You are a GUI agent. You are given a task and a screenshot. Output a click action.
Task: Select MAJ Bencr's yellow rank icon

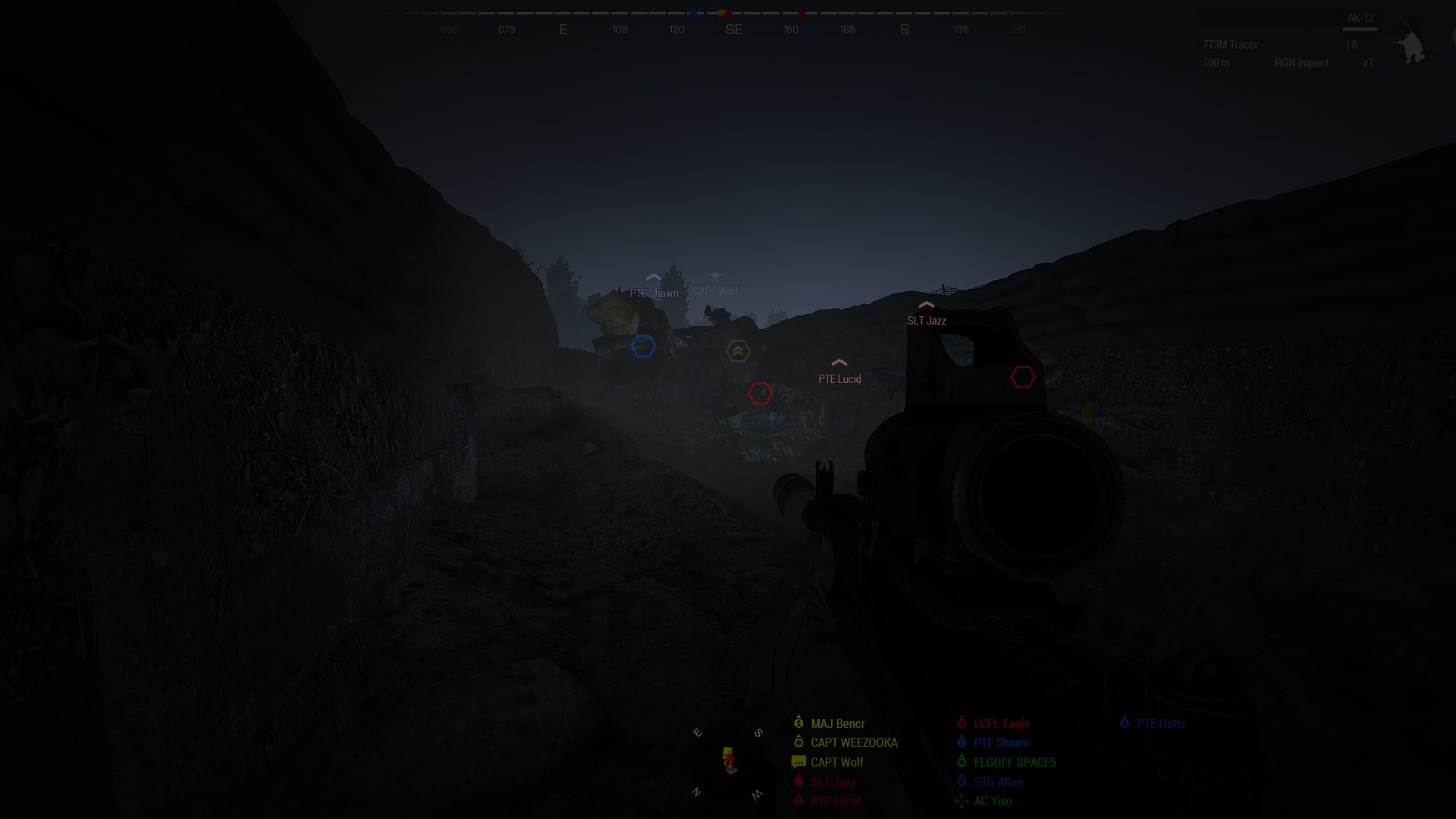[x=799, y=723]
